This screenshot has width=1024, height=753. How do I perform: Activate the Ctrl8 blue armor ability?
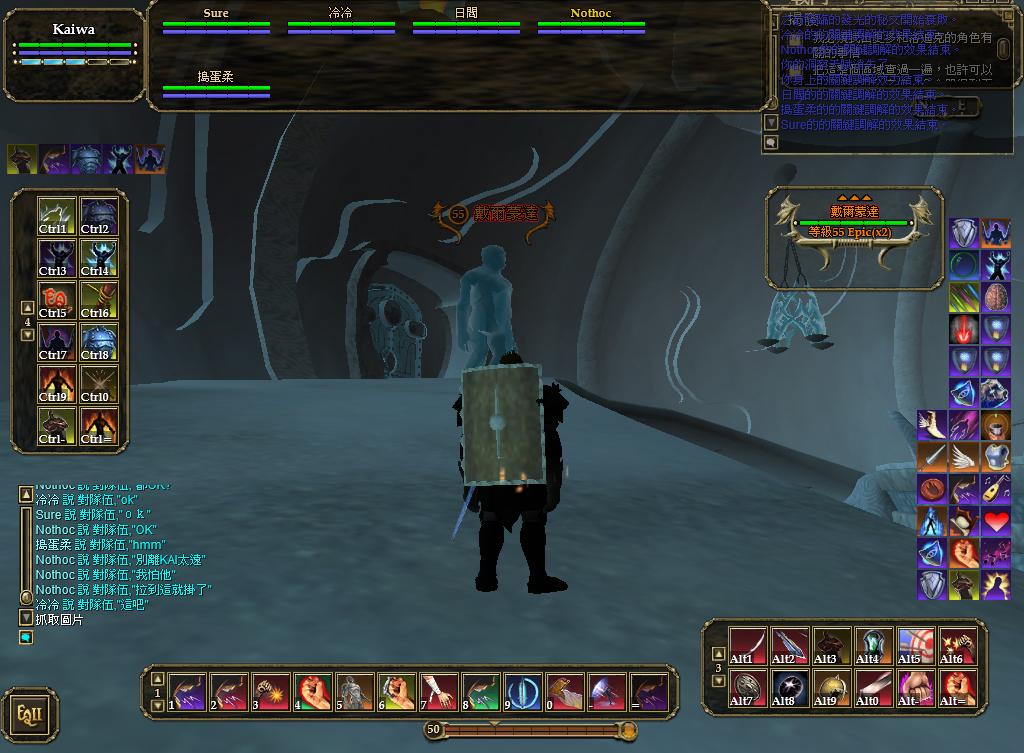point(99,342)
